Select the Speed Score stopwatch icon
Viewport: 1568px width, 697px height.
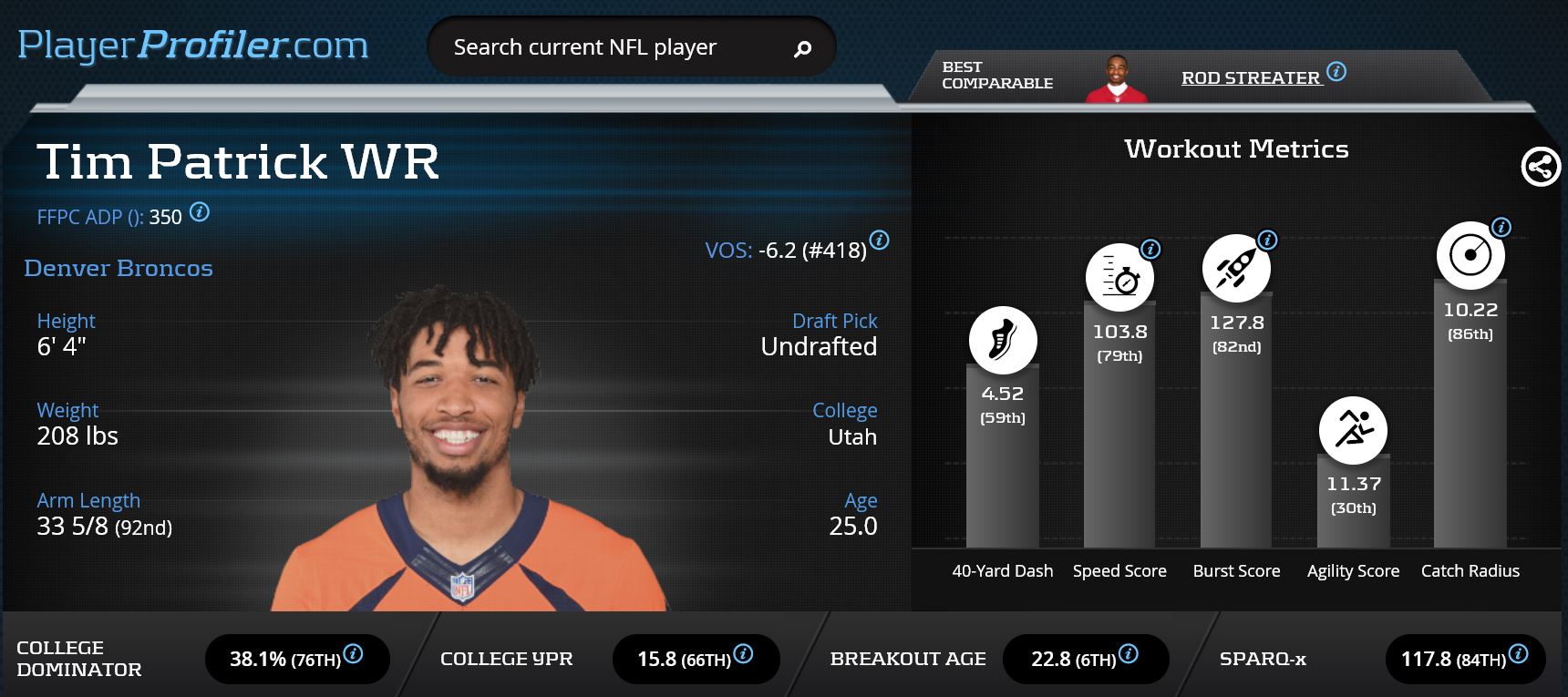coord(1119,278)
